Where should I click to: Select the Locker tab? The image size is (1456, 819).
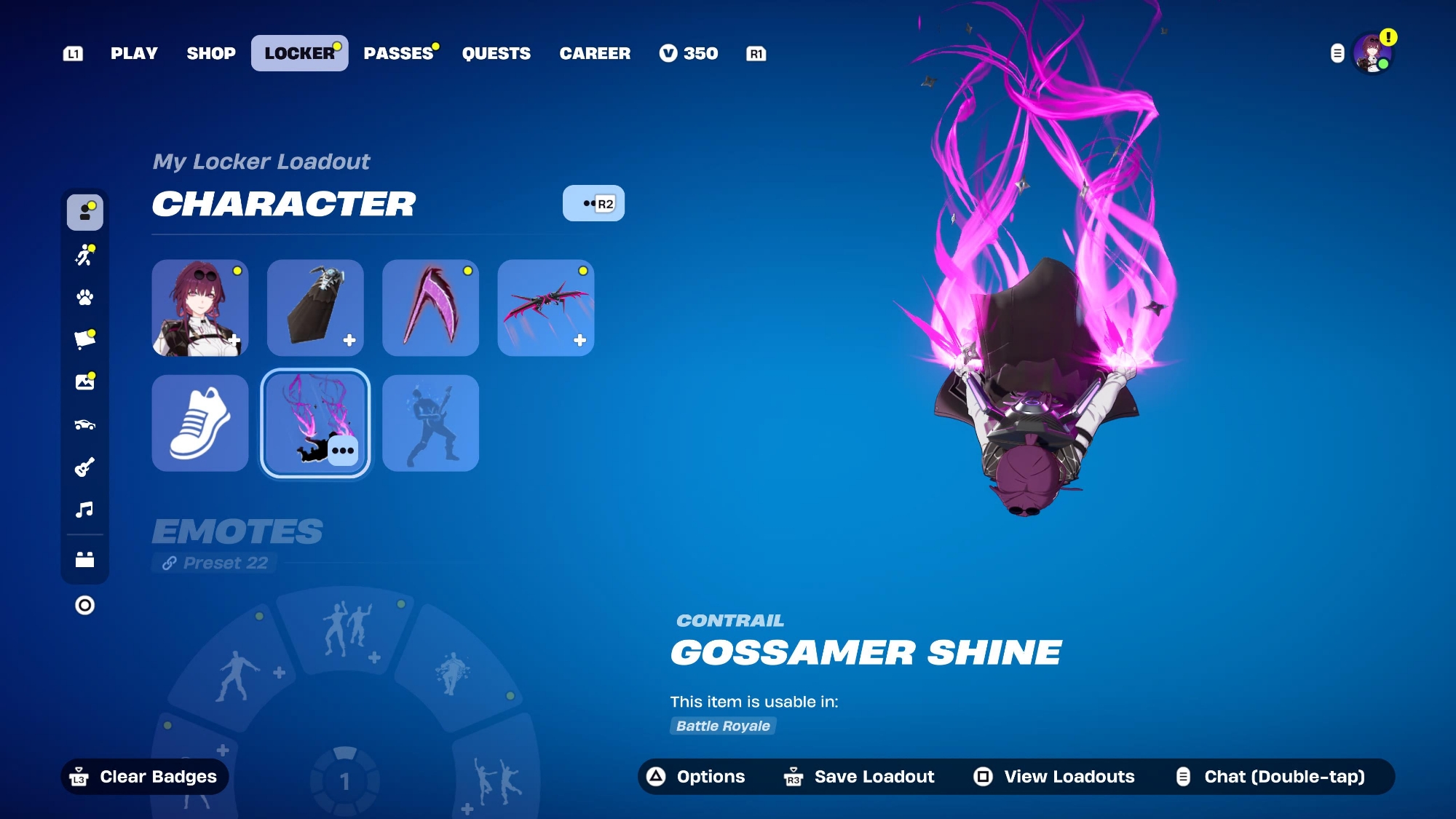coord(299,53)
